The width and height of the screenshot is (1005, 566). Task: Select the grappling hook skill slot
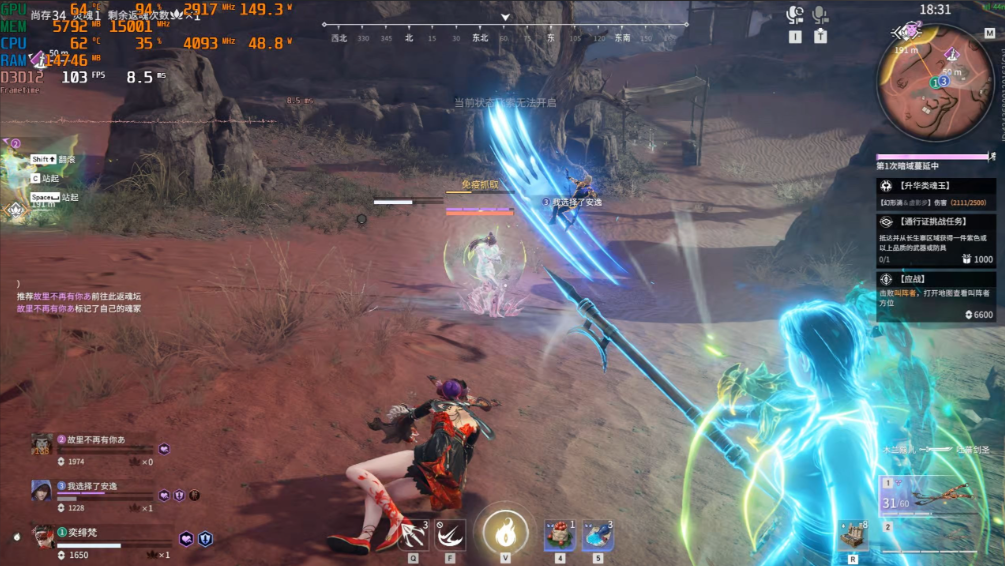pos(413,535)
